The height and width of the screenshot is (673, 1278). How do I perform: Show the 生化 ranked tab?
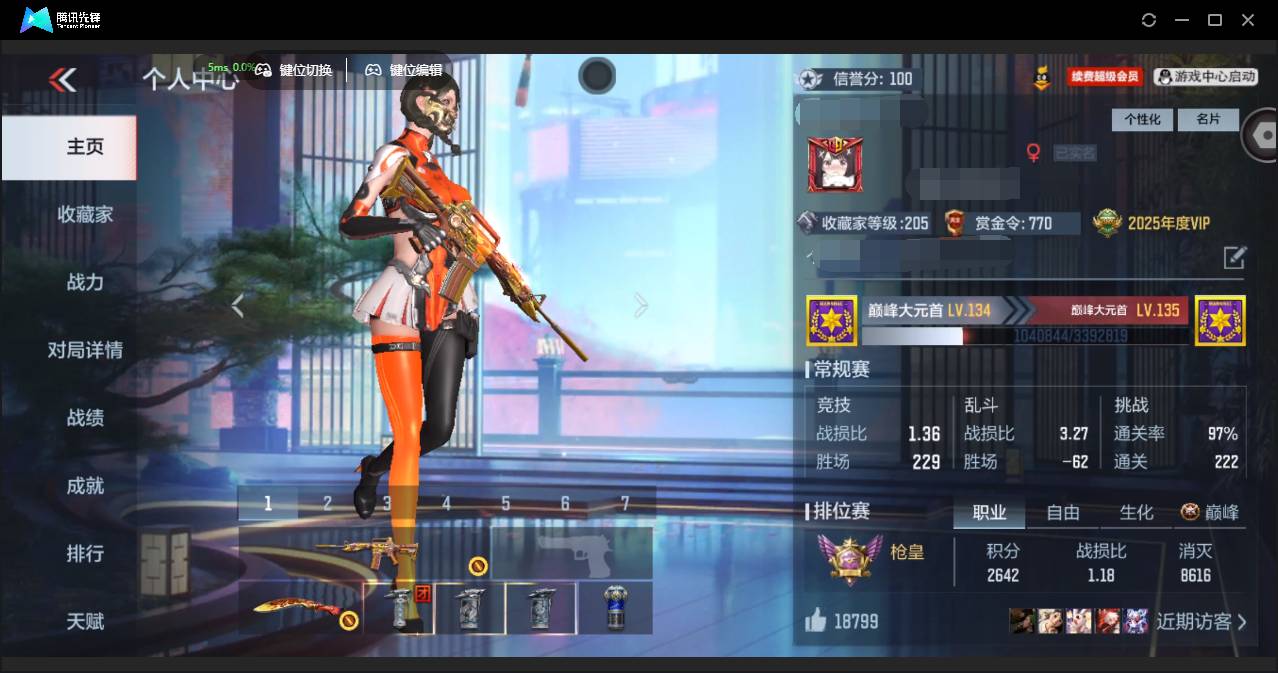pos(1136,513)
